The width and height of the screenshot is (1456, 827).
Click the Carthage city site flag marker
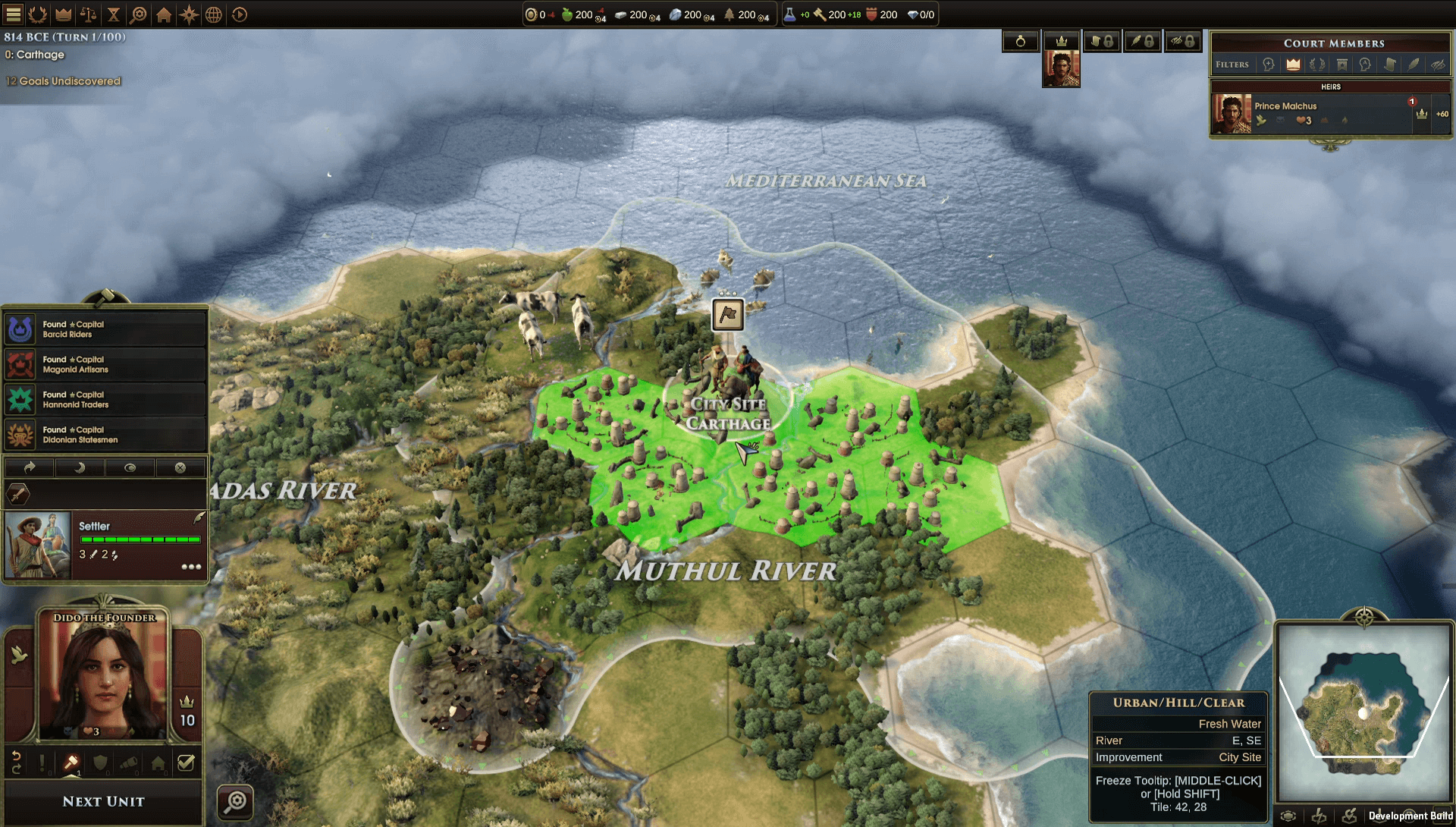click(727, 314)
